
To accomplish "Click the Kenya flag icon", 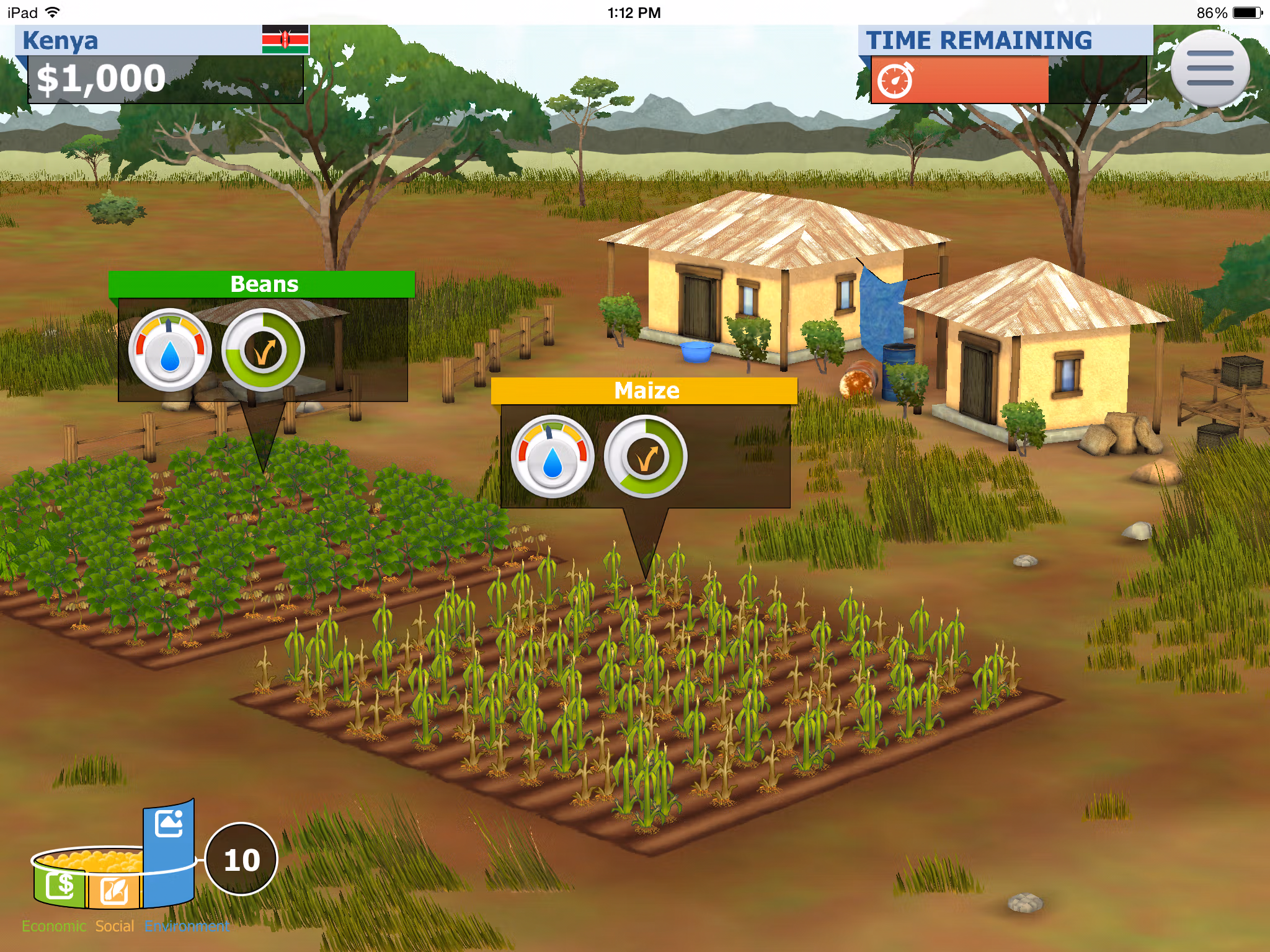I will 285,40.
